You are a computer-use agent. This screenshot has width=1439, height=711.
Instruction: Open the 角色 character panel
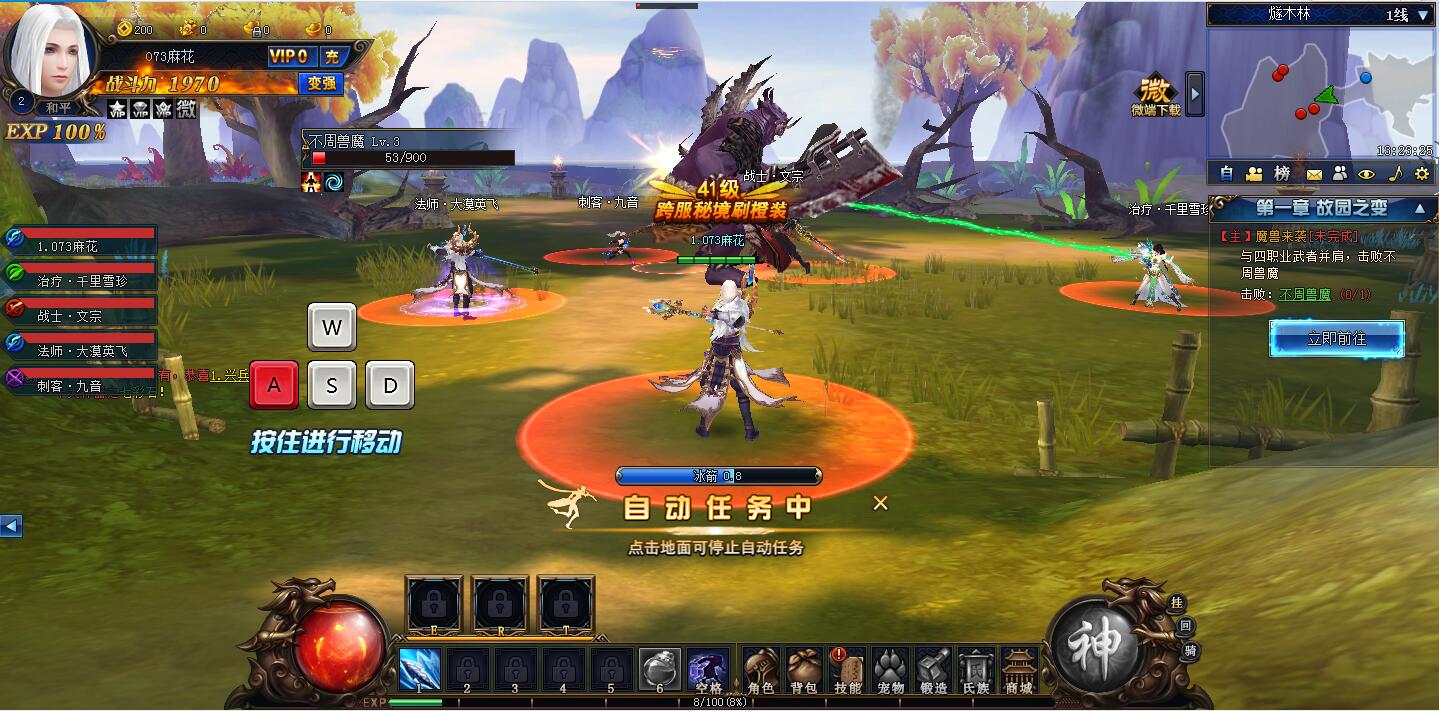[761, 669]
